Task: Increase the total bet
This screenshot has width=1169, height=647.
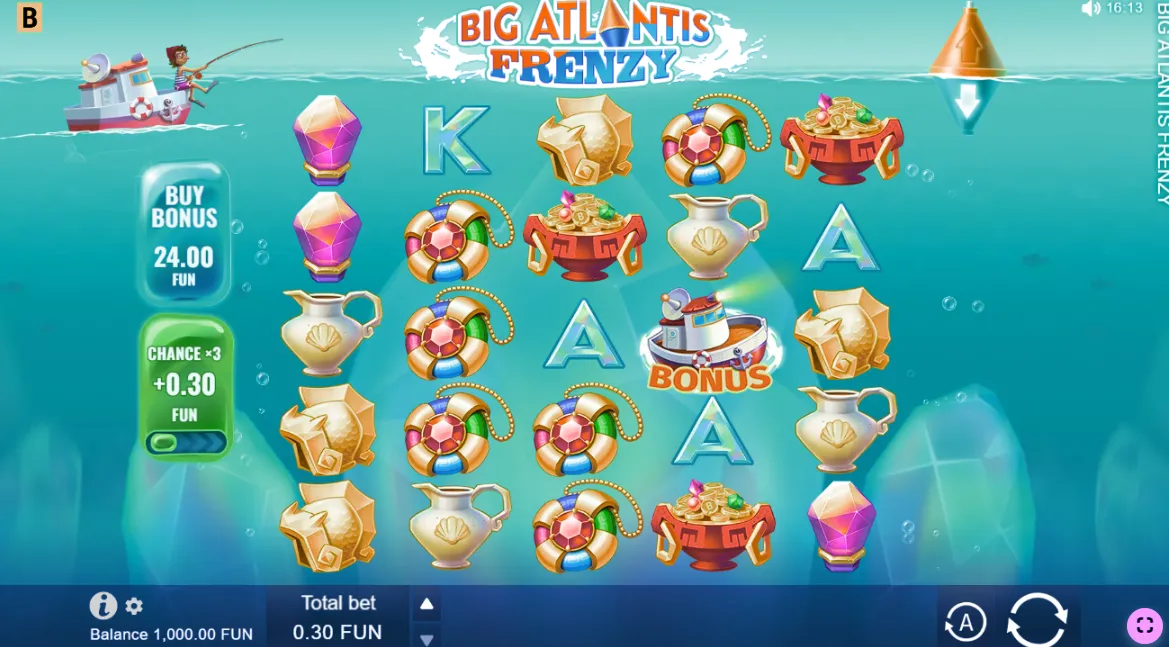Action: point(426,603)
